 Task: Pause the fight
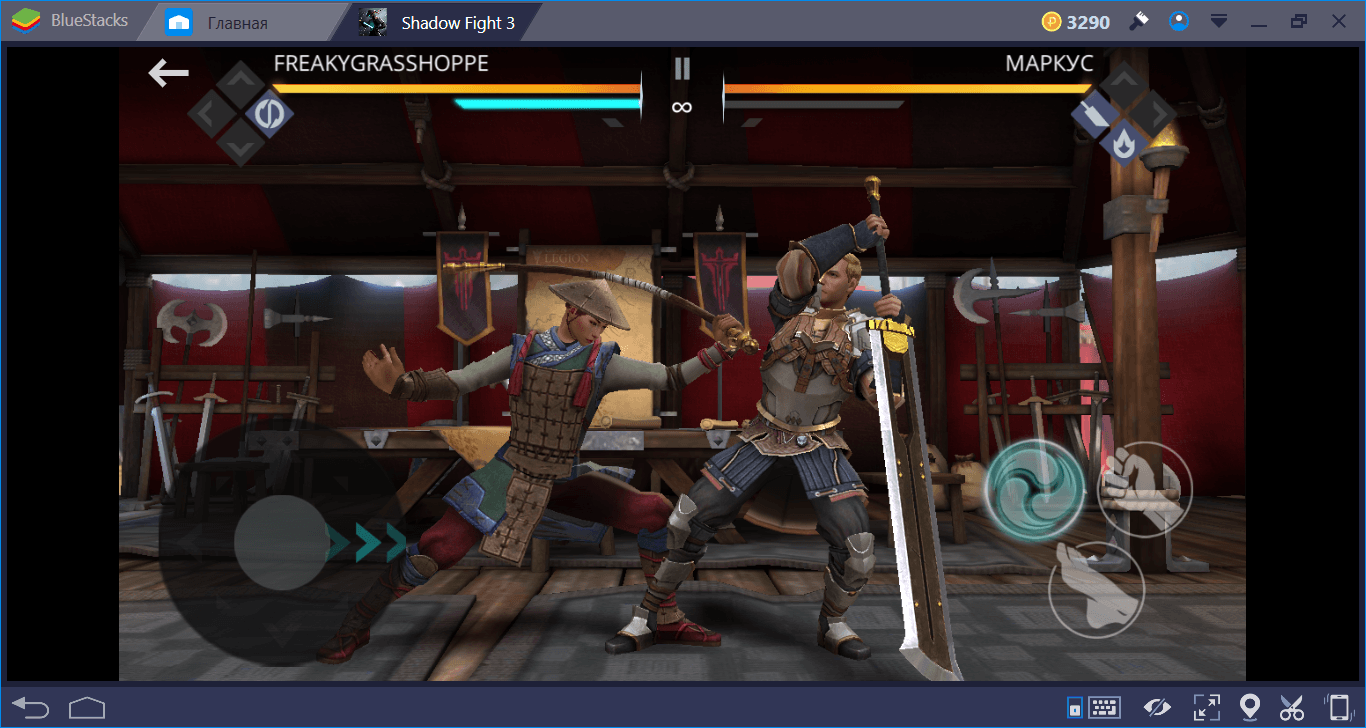click(682, 68)
